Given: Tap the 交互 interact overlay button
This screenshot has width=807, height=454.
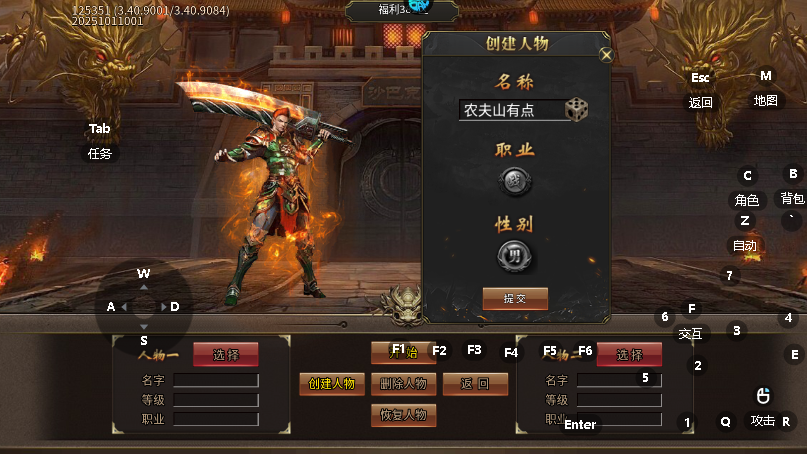Looking at the screenshot, I should [690, 333].
